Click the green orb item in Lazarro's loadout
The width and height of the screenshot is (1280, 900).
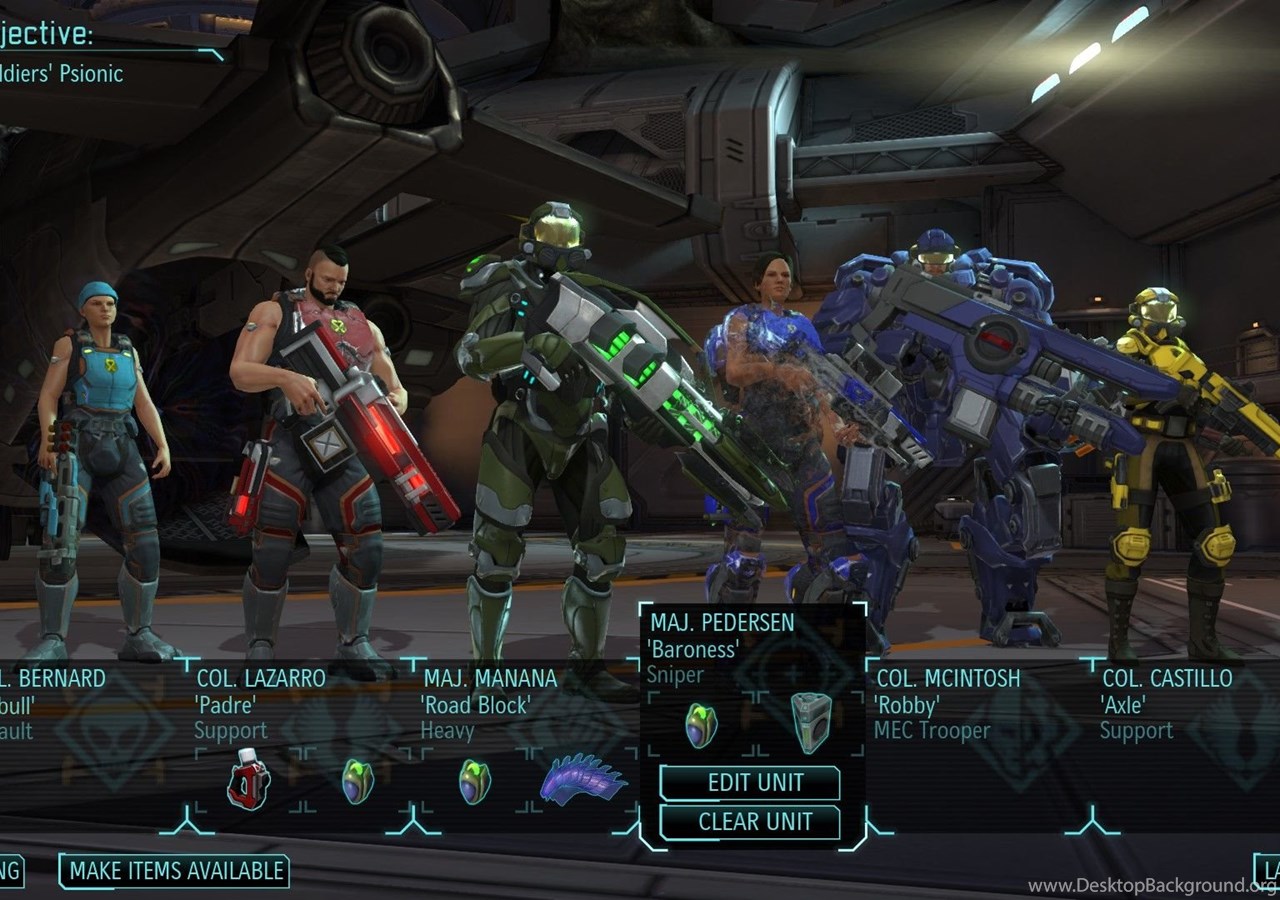click(x=357, y=781)
